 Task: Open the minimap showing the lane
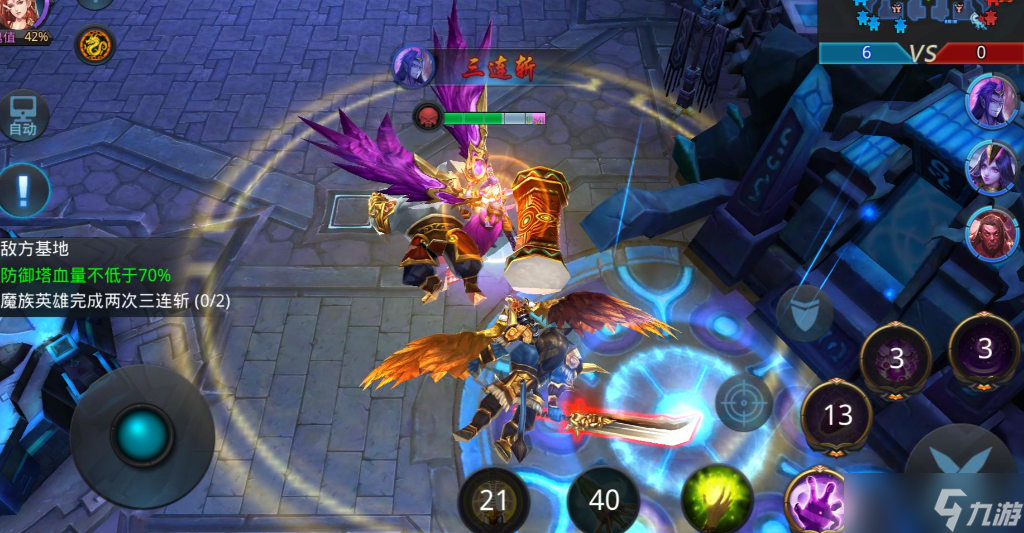point(920,20)
